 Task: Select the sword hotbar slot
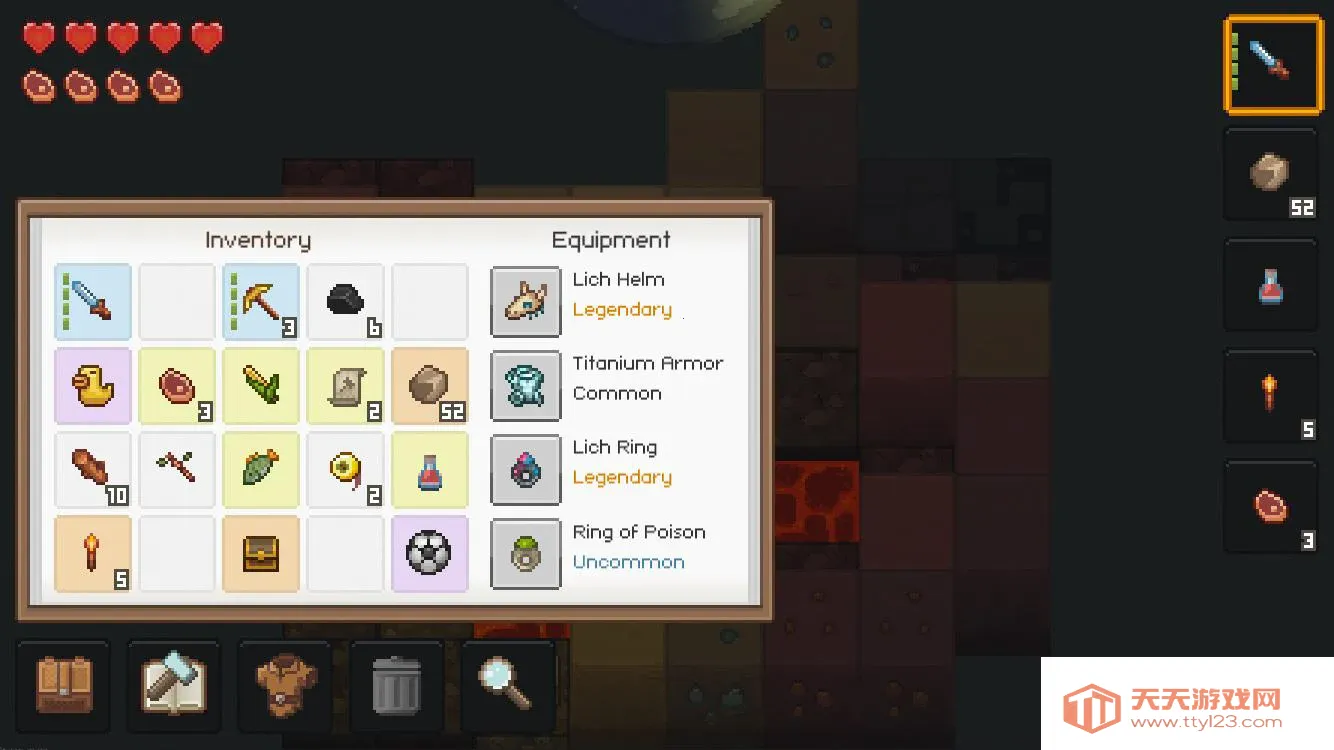(x=1272, y=63)
